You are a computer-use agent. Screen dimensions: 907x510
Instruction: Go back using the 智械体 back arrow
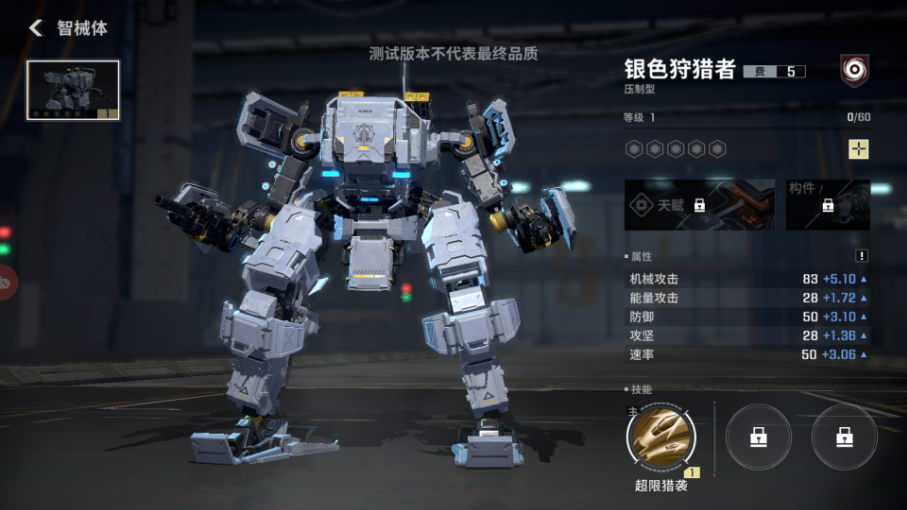(36, 28)
